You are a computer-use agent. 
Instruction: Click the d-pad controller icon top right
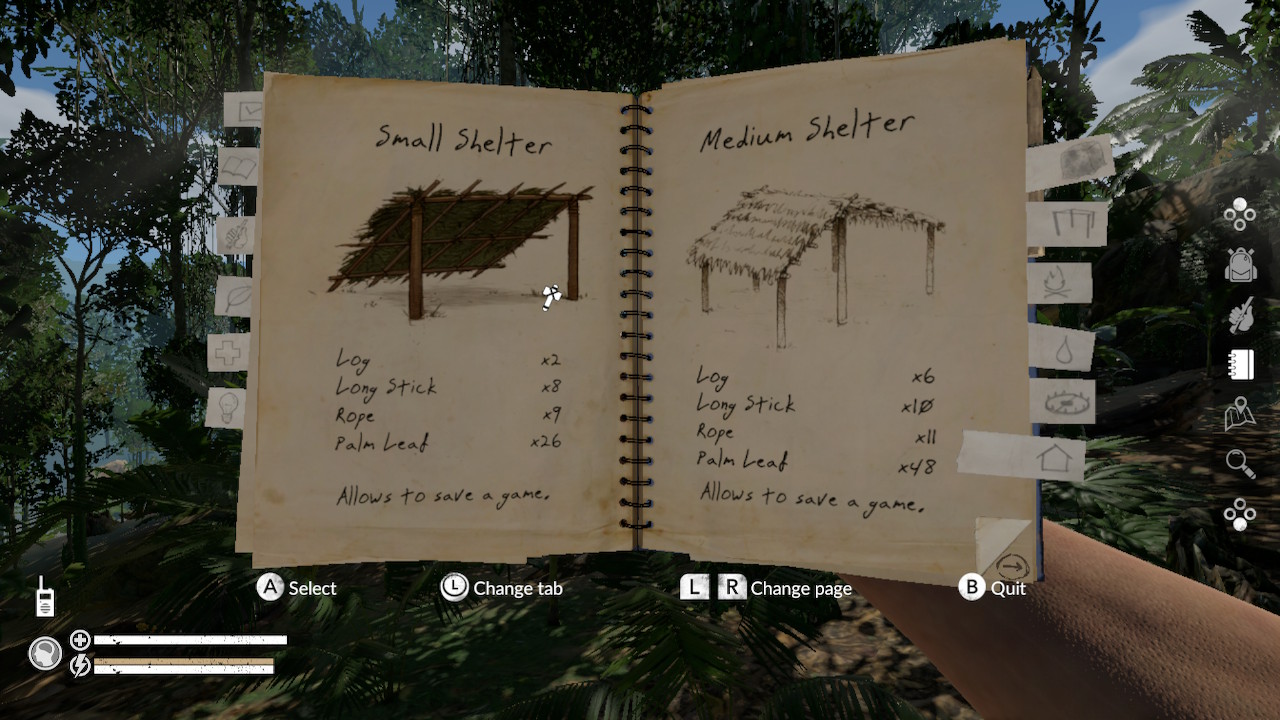(1238, 216)
